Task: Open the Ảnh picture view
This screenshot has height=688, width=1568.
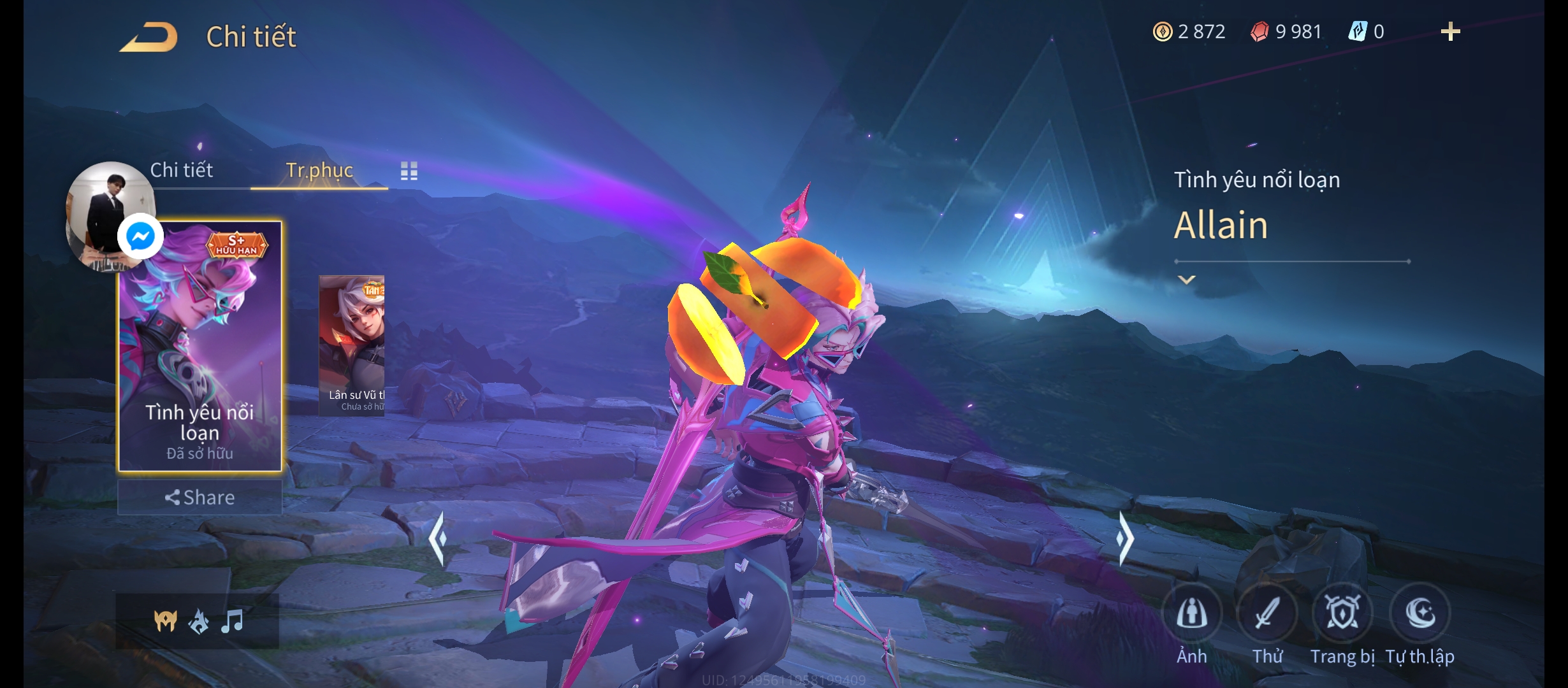Action: [x=1191, y=613]
